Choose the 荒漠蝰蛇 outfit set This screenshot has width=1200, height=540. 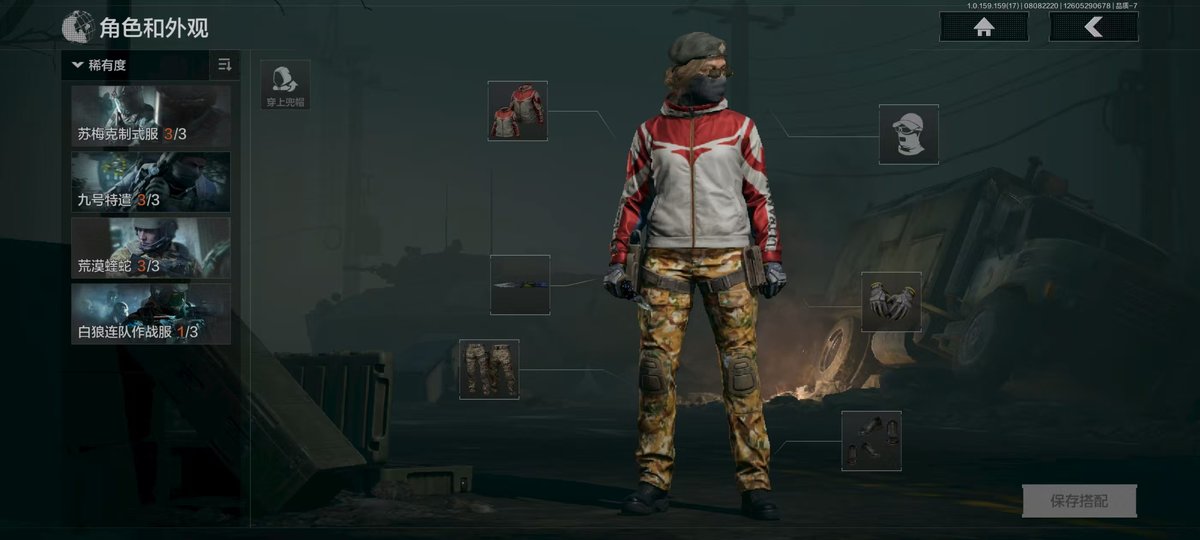point(151,248)
